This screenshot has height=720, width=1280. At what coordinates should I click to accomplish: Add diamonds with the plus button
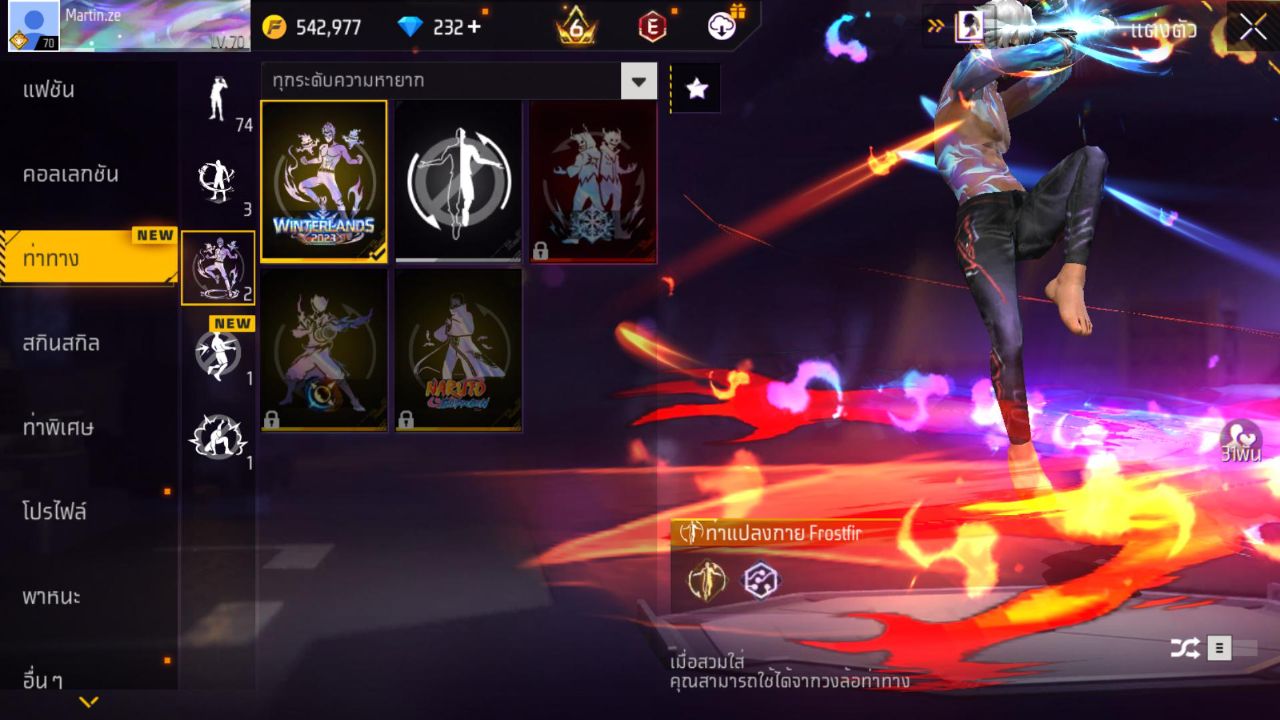[474, 27]
